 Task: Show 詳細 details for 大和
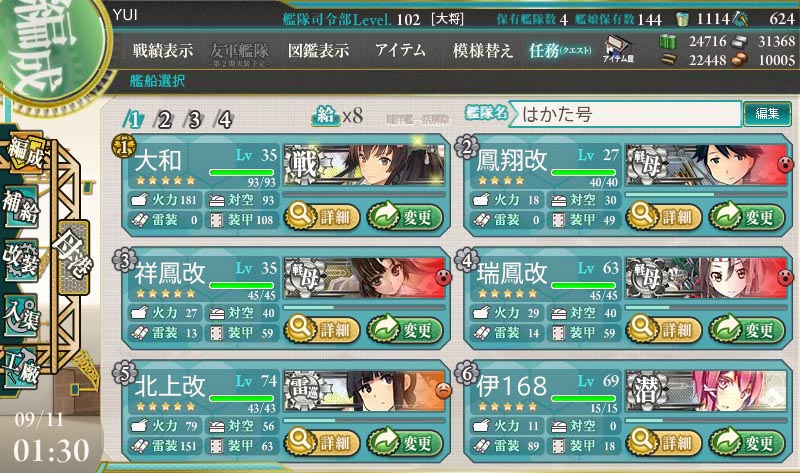(320, 215)
